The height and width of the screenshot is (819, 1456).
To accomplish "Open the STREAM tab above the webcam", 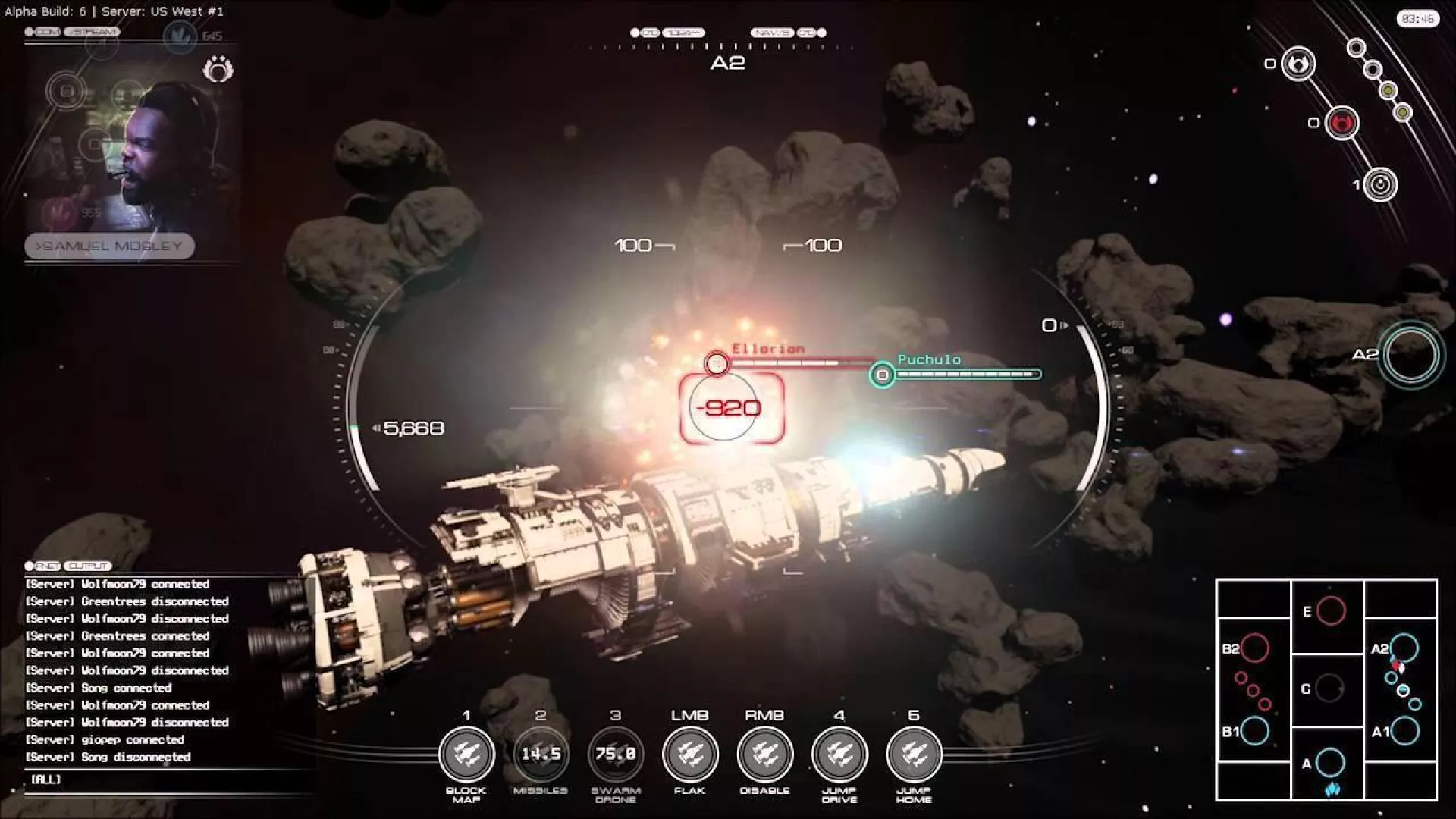I will 92,32.
